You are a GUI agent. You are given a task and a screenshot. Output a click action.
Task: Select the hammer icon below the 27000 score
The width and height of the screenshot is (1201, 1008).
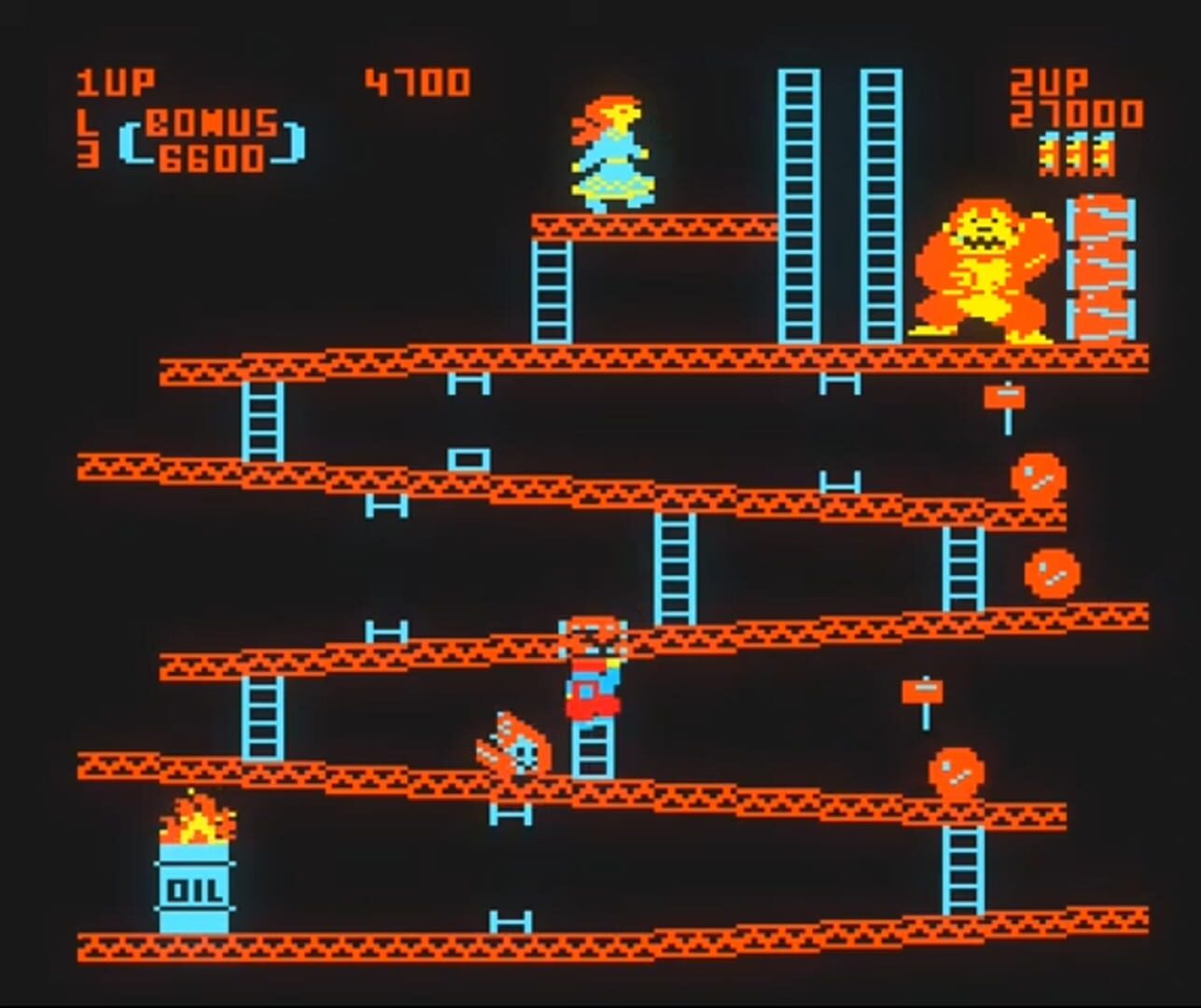(1073, 154)
